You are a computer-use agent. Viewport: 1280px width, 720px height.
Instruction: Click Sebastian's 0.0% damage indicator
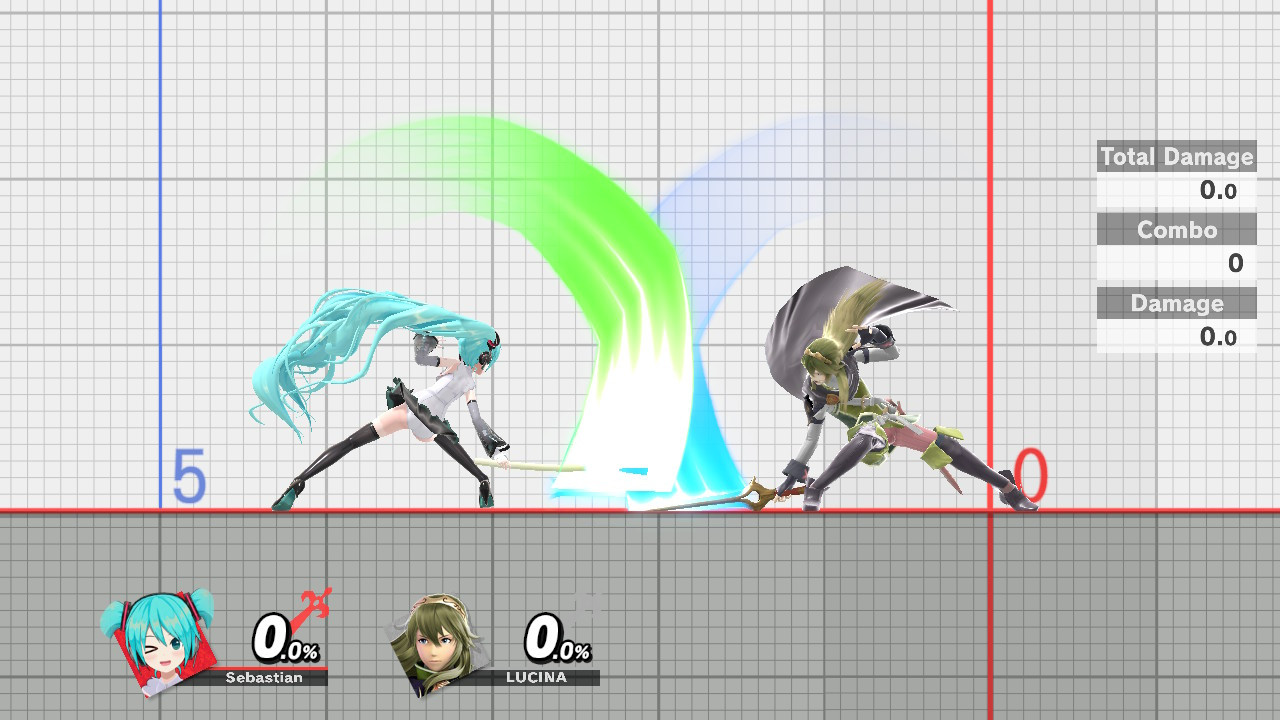[283, 638]
